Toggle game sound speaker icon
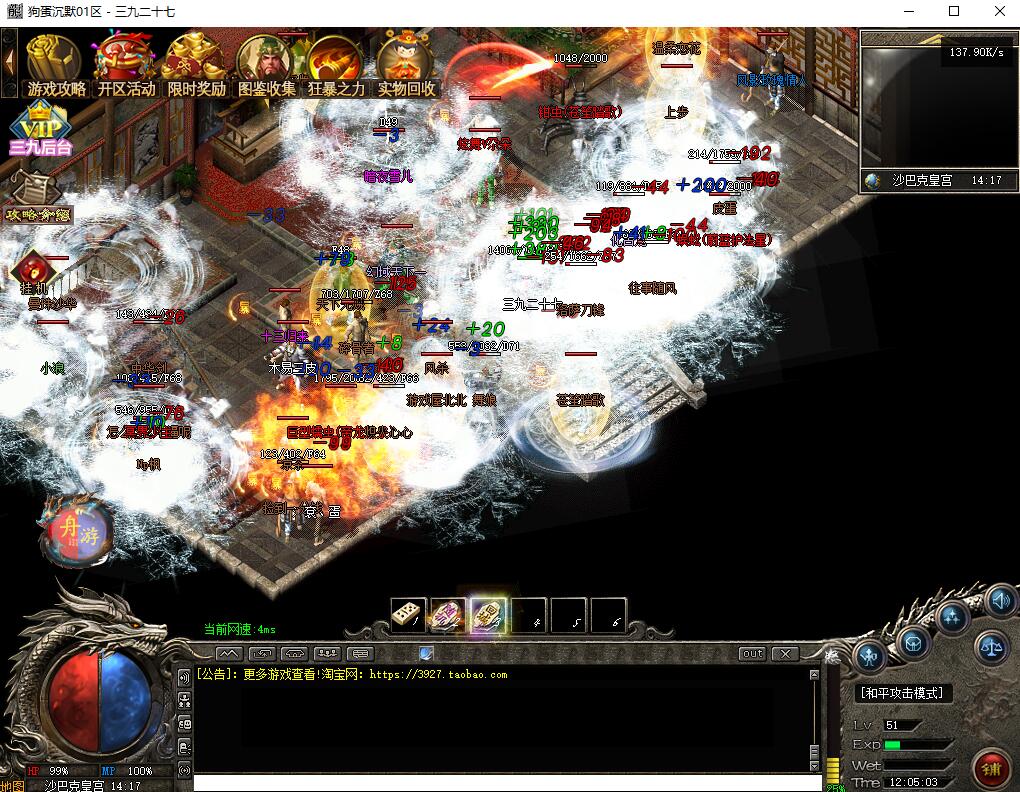Screen dimensions: 1020x792 [x=999, y=600]
